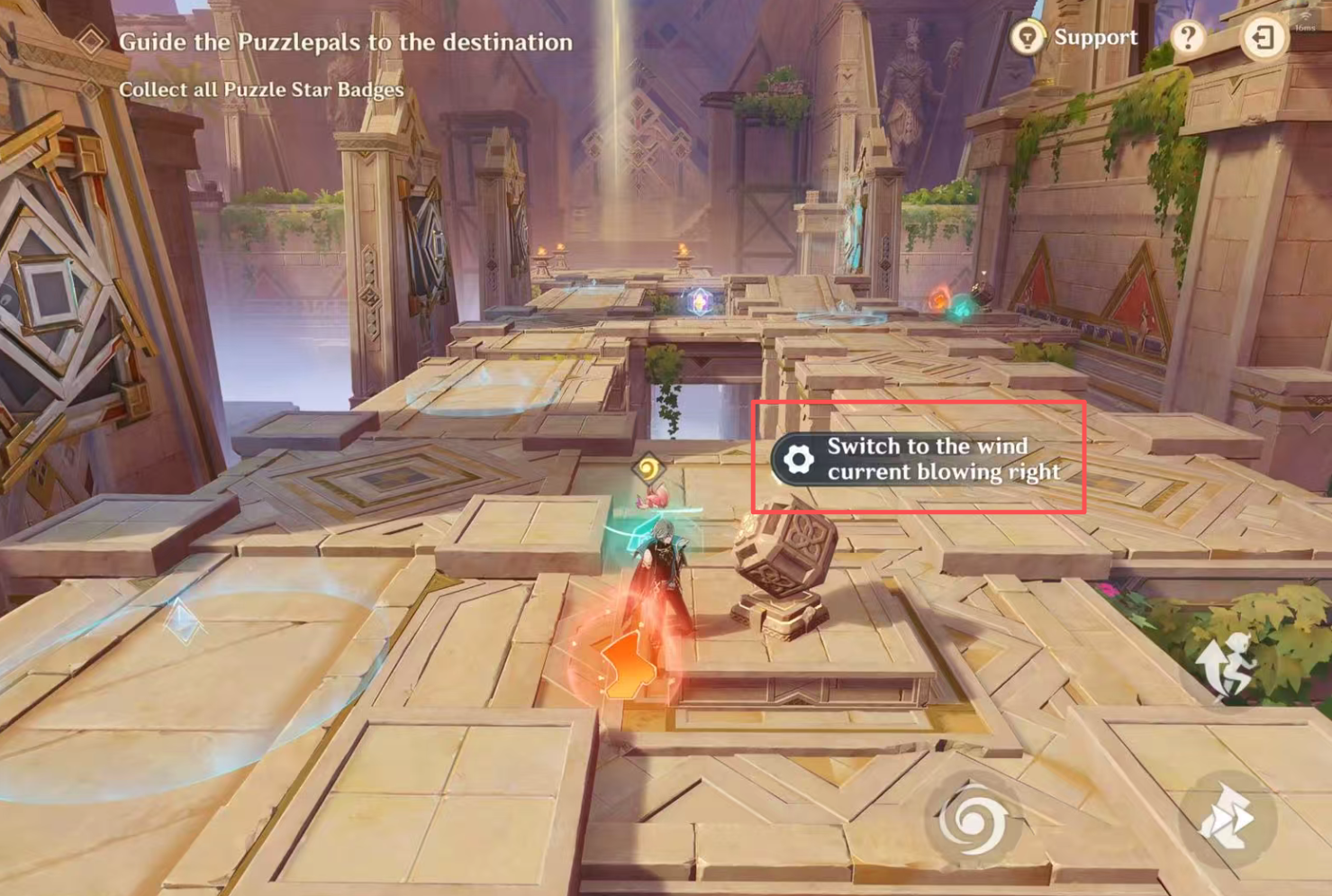The height and width of the screenshot is (896, 1332).
Task: Tap the sprint dash button
Action: (x=1227, y=819)
